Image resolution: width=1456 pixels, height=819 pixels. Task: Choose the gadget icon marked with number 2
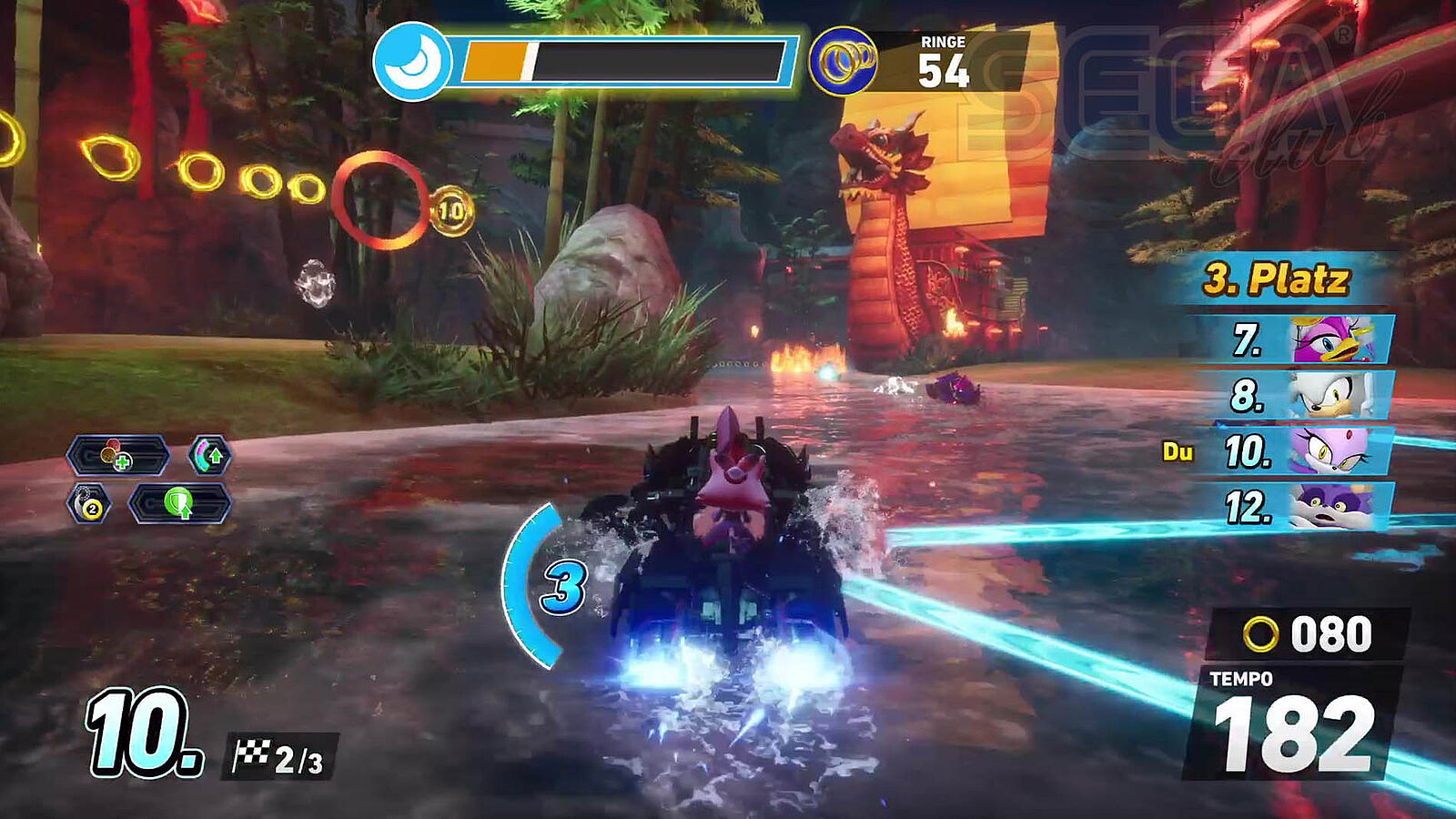[89, 503]
